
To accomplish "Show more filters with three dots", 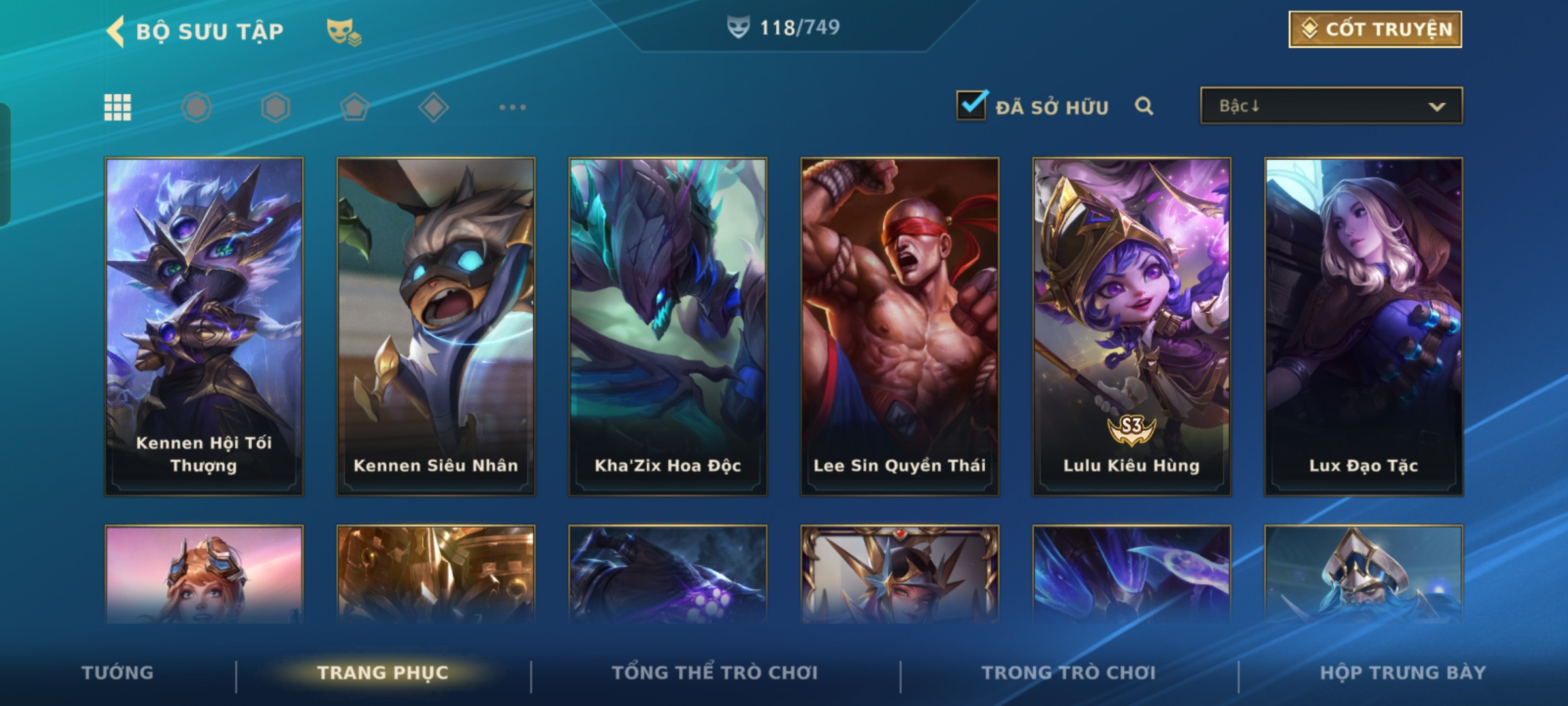I will [512, 107].
